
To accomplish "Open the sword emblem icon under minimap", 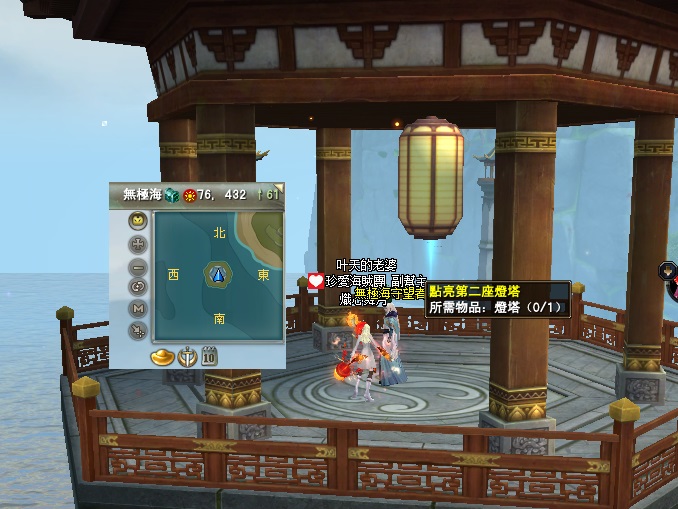I will point(187,356).
